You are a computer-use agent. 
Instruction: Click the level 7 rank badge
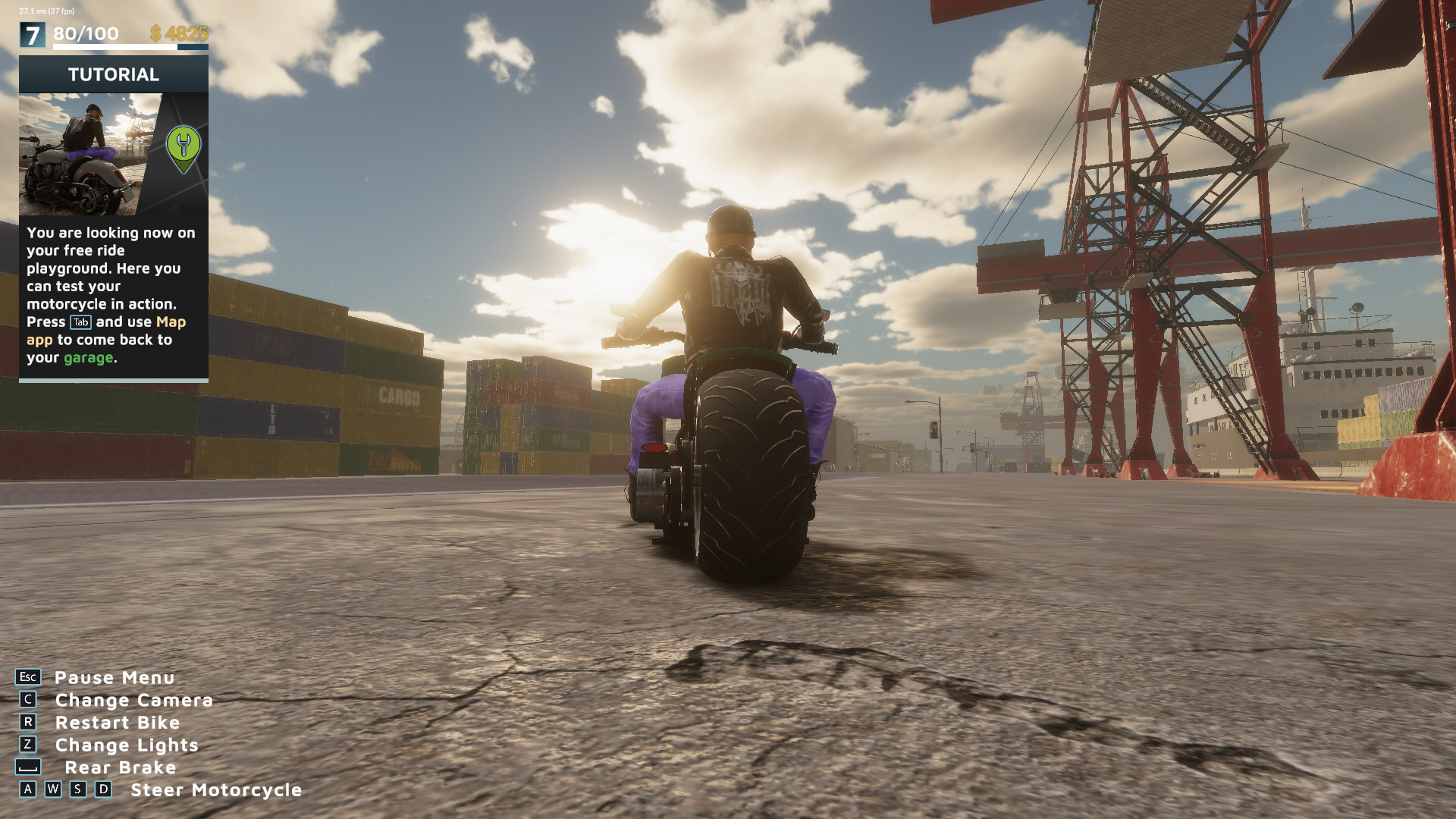(x=32, y=34)
